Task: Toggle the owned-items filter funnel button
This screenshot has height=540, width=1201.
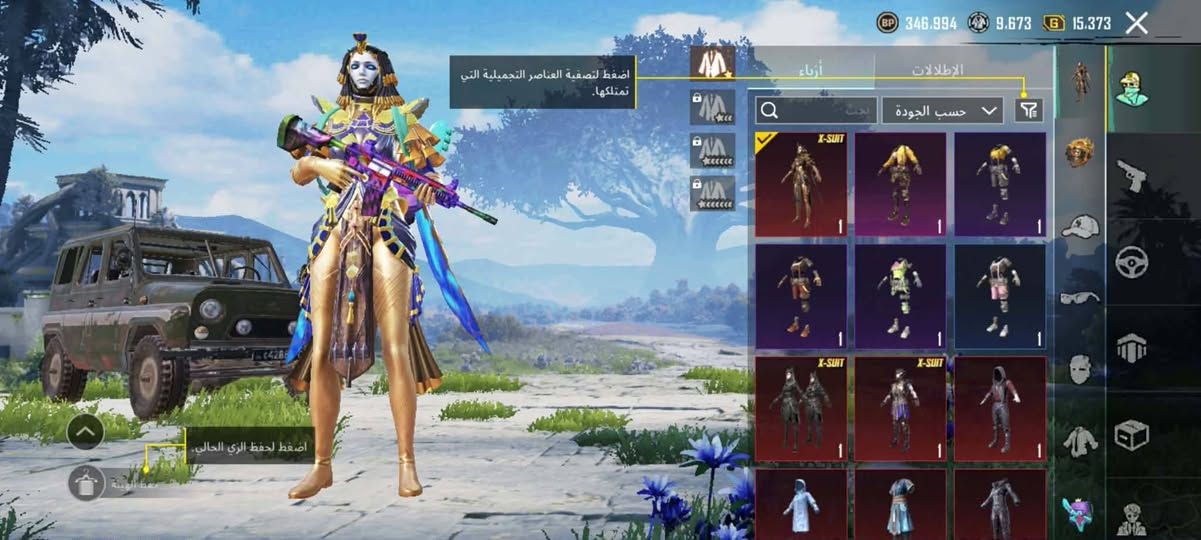Action: tap(1028, 110)
